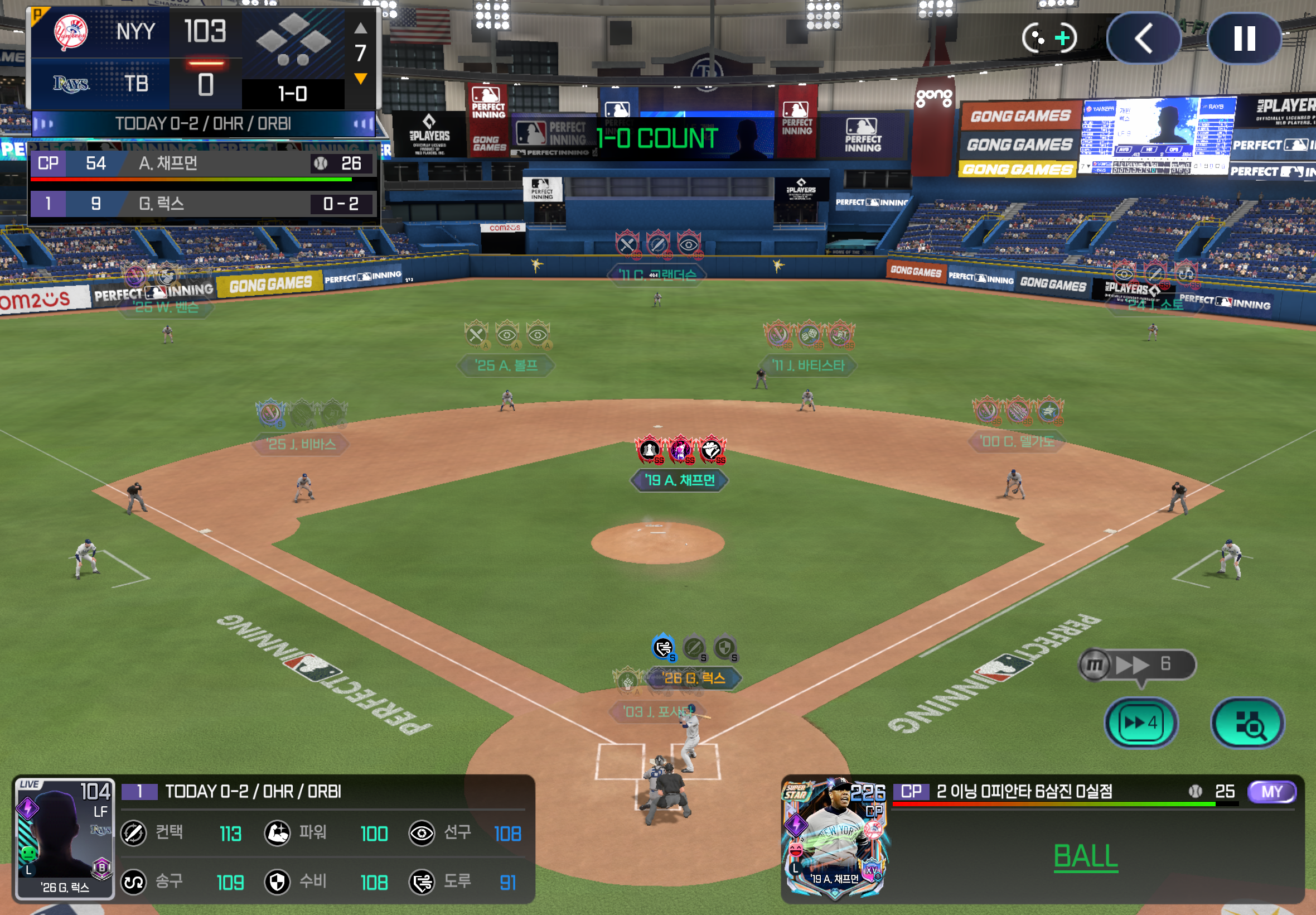Image resolution: width=1316 pixels, height=915 pixels.
Task: Select fielder tag '11 J. 바티스타
Action: click(x=808, y=365)
